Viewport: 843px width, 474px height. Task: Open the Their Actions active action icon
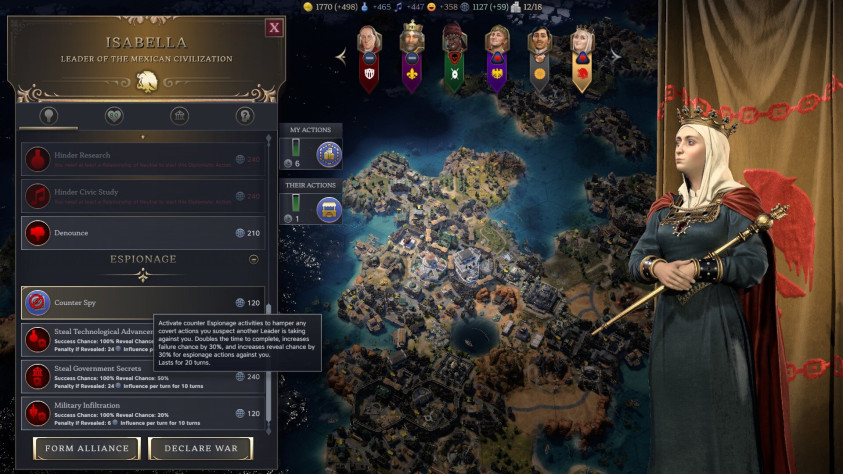point(329,209)
